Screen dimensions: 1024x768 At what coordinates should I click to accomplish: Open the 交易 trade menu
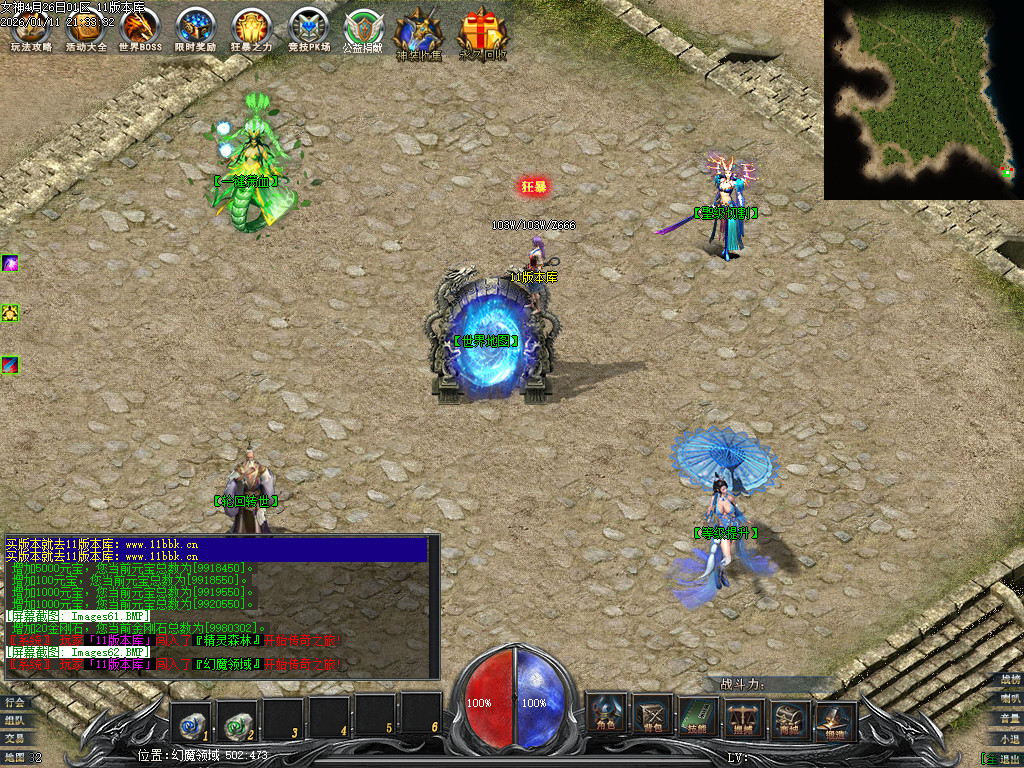click(14, 738)
